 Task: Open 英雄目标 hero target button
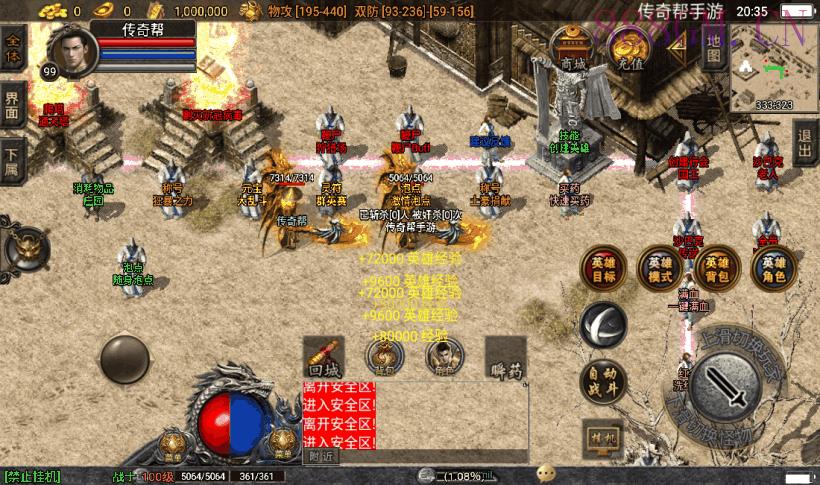pos(603,268)
